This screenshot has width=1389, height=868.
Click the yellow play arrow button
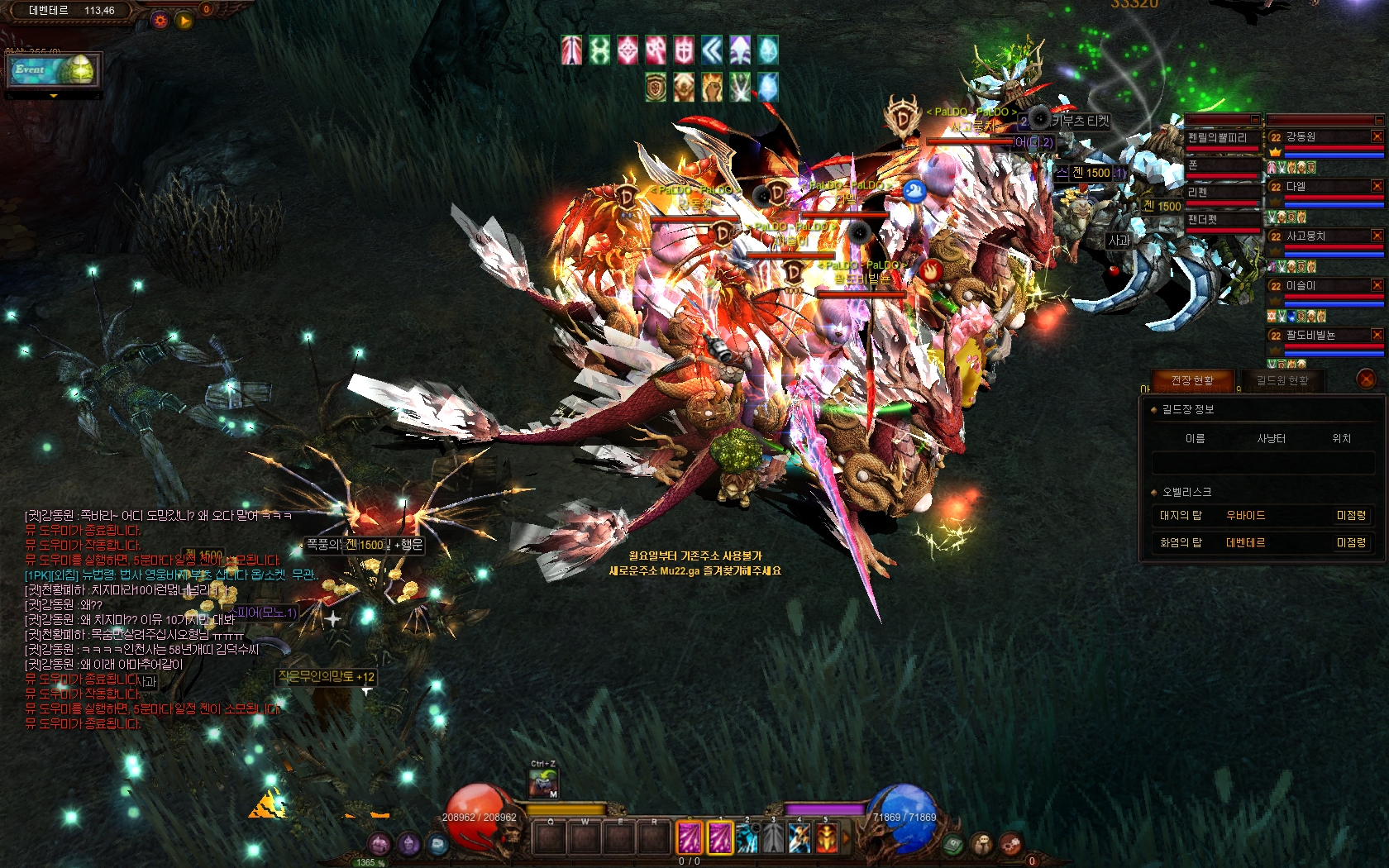[184, 20]
